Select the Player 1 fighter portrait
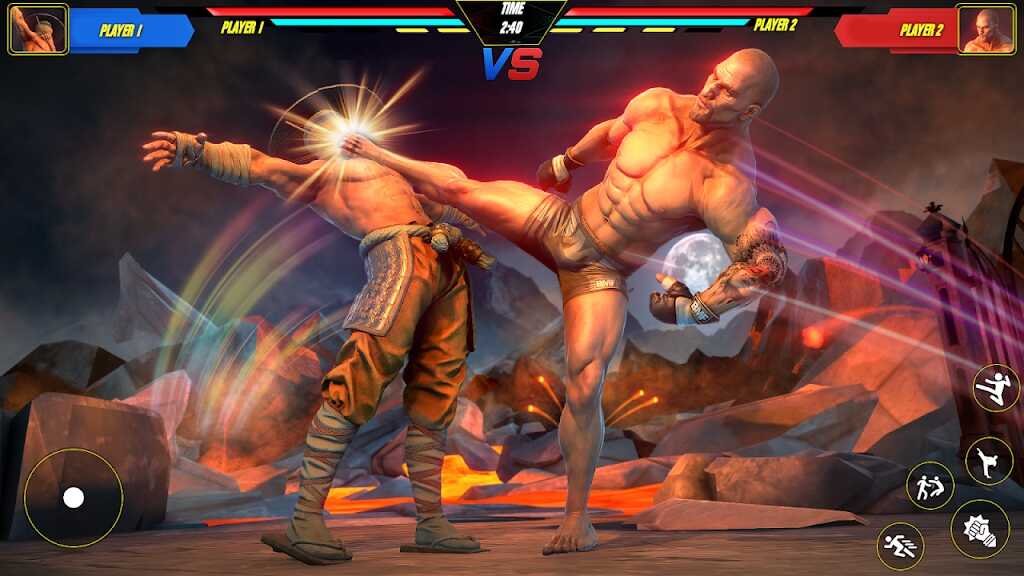The image size is (1024, 576). pyautogui.click(x=38, y=29)
